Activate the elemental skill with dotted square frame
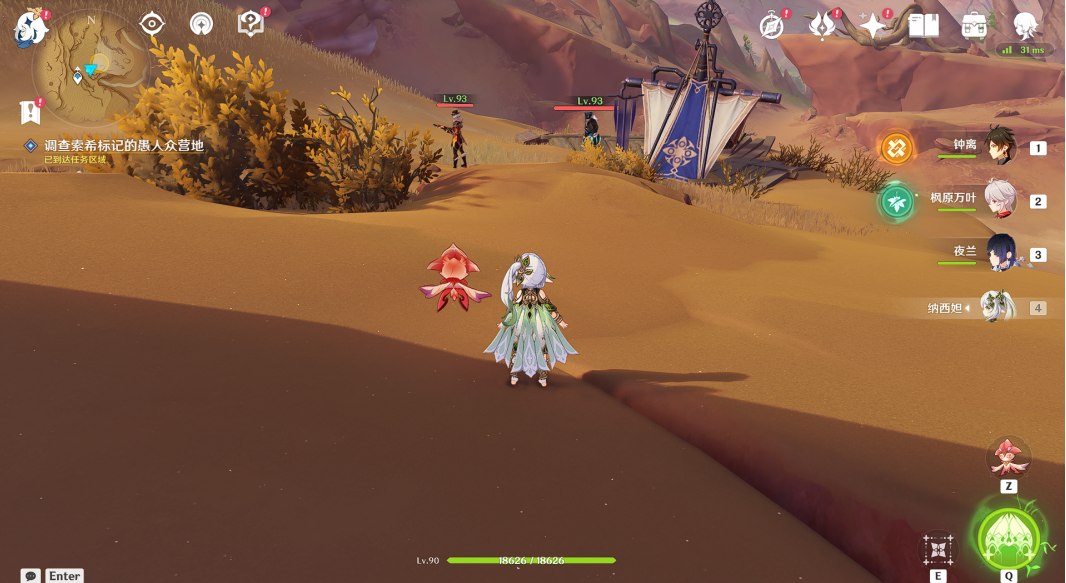 (938, 549)
